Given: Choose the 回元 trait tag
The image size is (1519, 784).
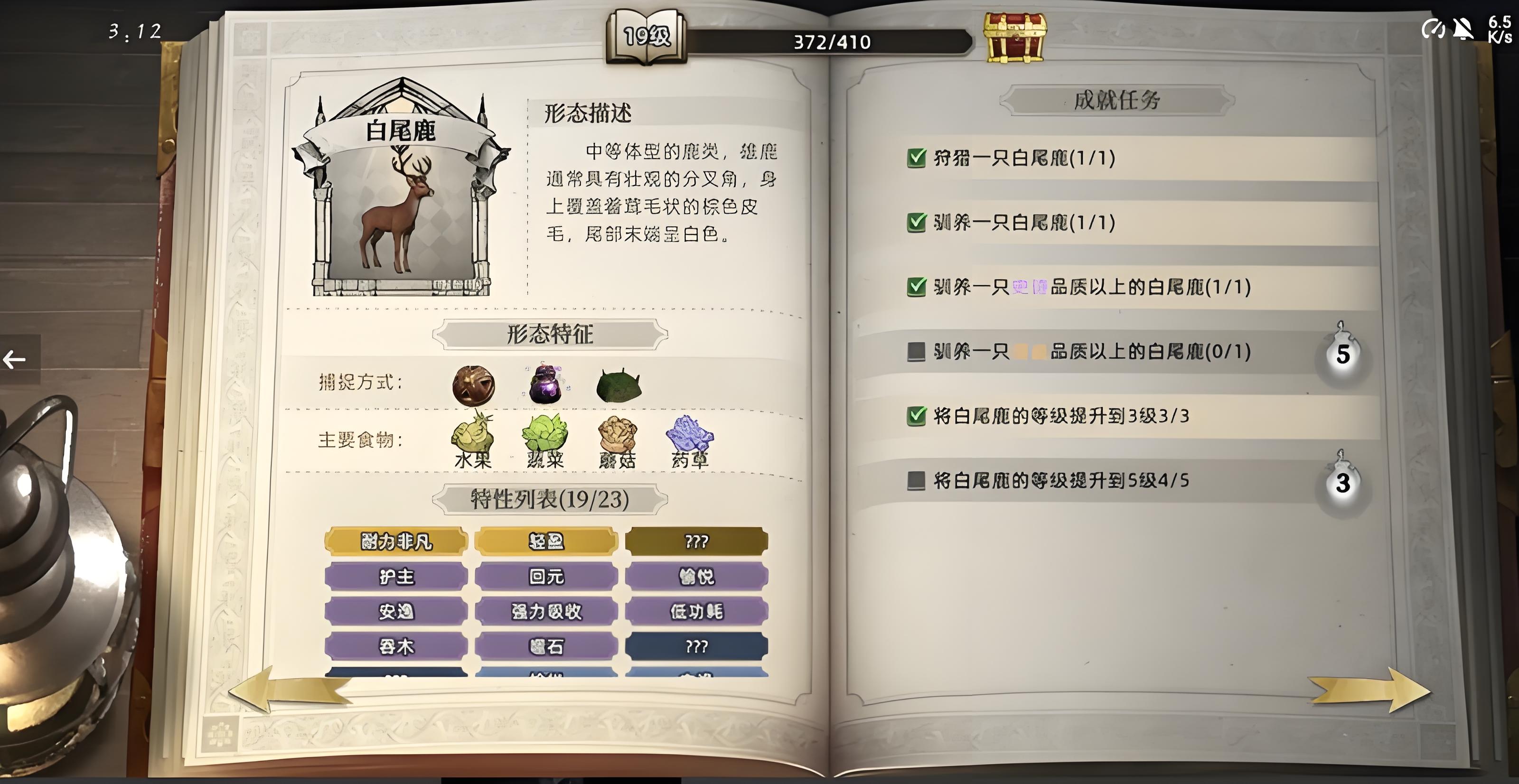Looking at the screenshot, I should click(546, 576).
